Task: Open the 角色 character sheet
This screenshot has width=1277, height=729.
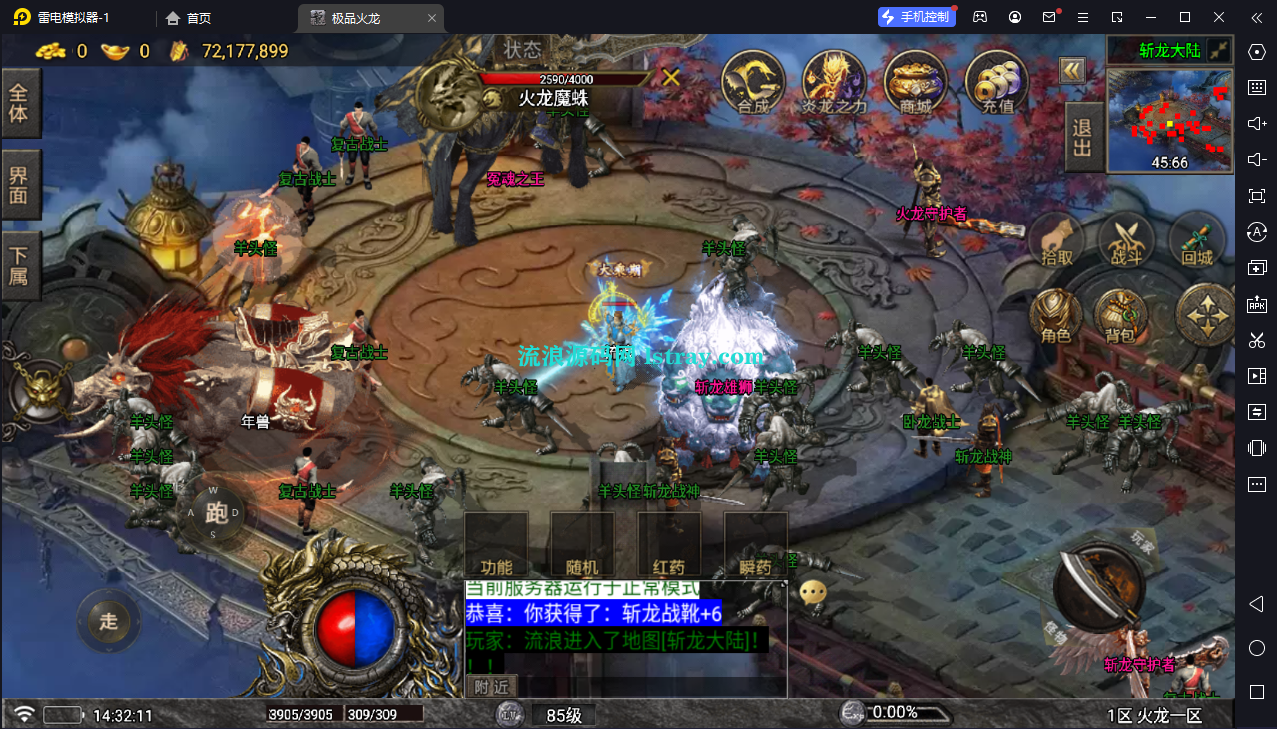Action: (1056, 318)
